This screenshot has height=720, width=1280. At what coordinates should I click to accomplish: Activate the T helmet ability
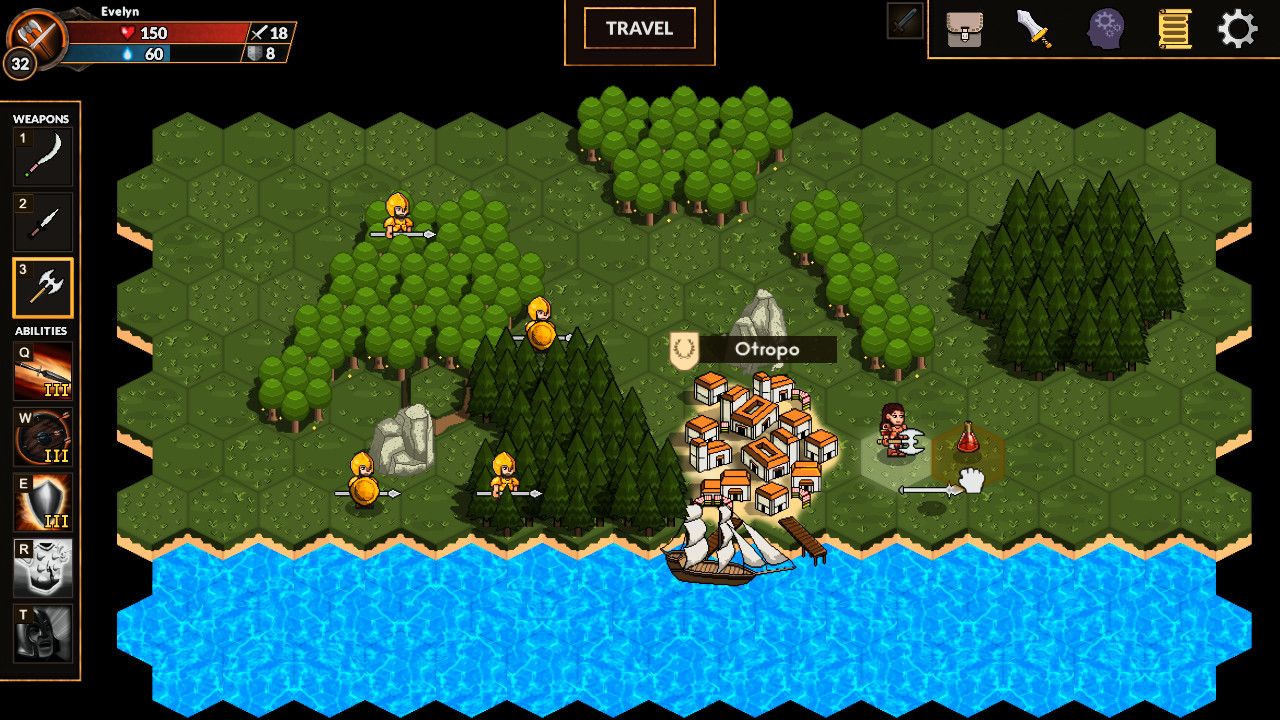click(x=43, y=632)
